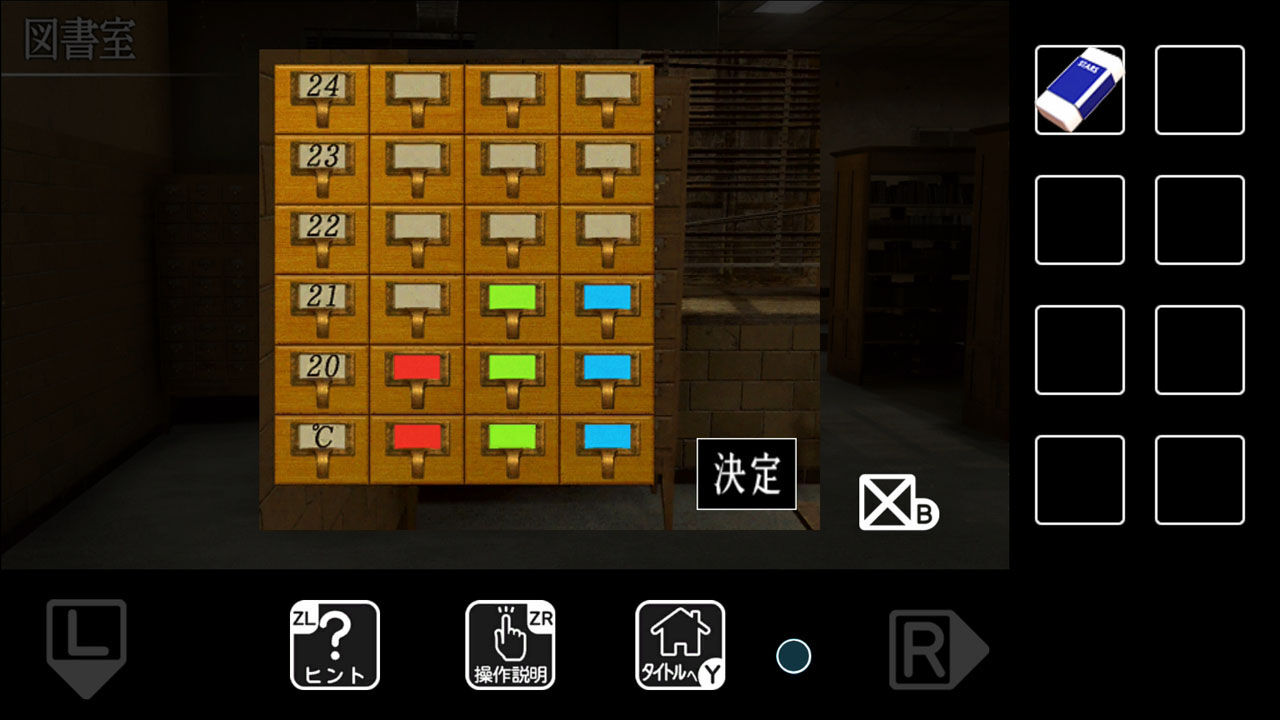The height and width of the screenshot is (720, 1280).
Task: Select the green label in the bottom row
Action: pos(513,436)
